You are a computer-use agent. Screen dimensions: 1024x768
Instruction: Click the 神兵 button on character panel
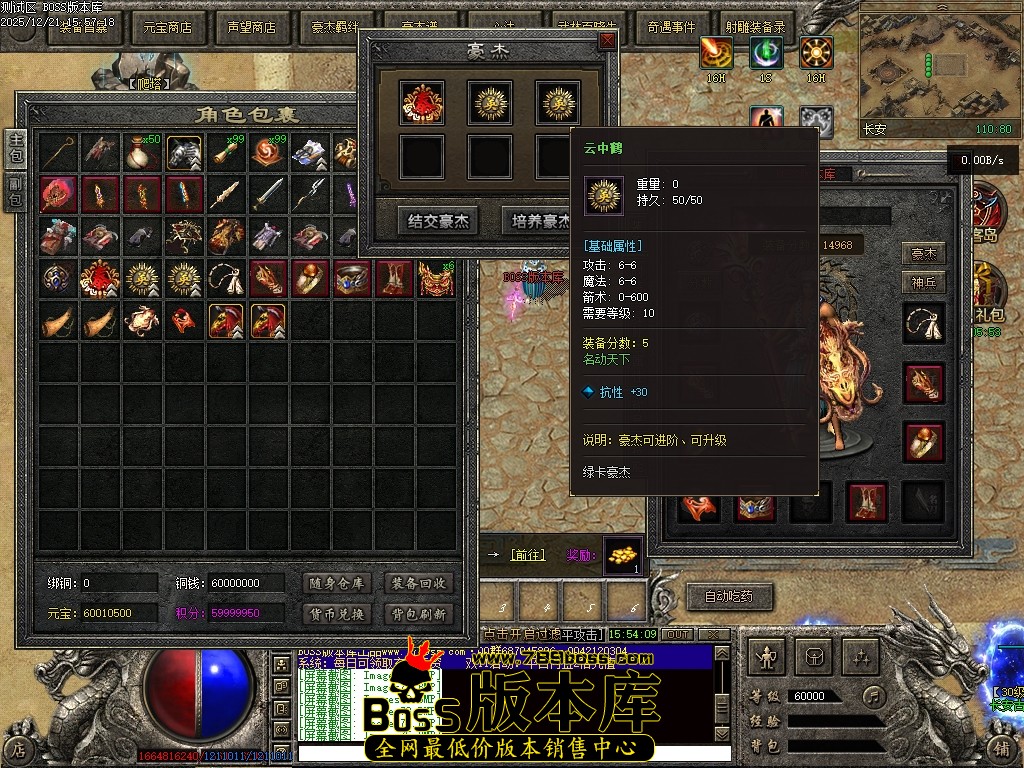pos(924,283)
